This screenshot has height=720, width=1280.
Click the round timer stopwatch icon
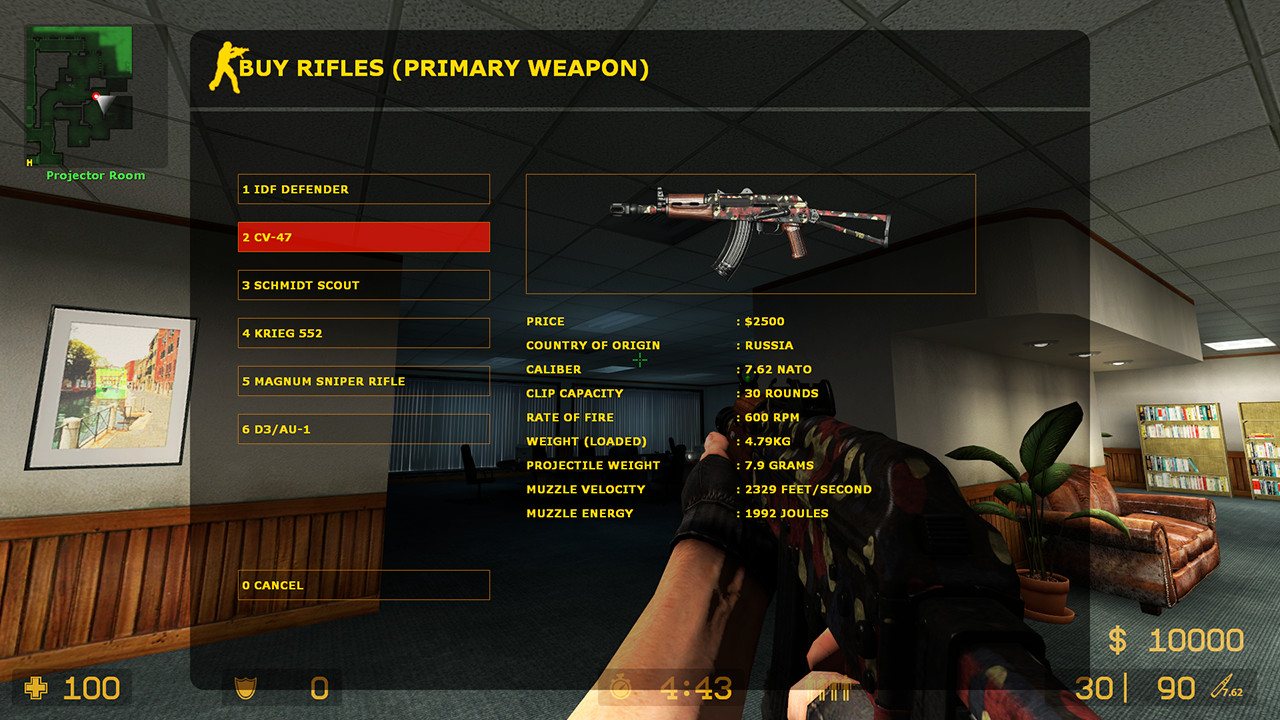point(623,688)
